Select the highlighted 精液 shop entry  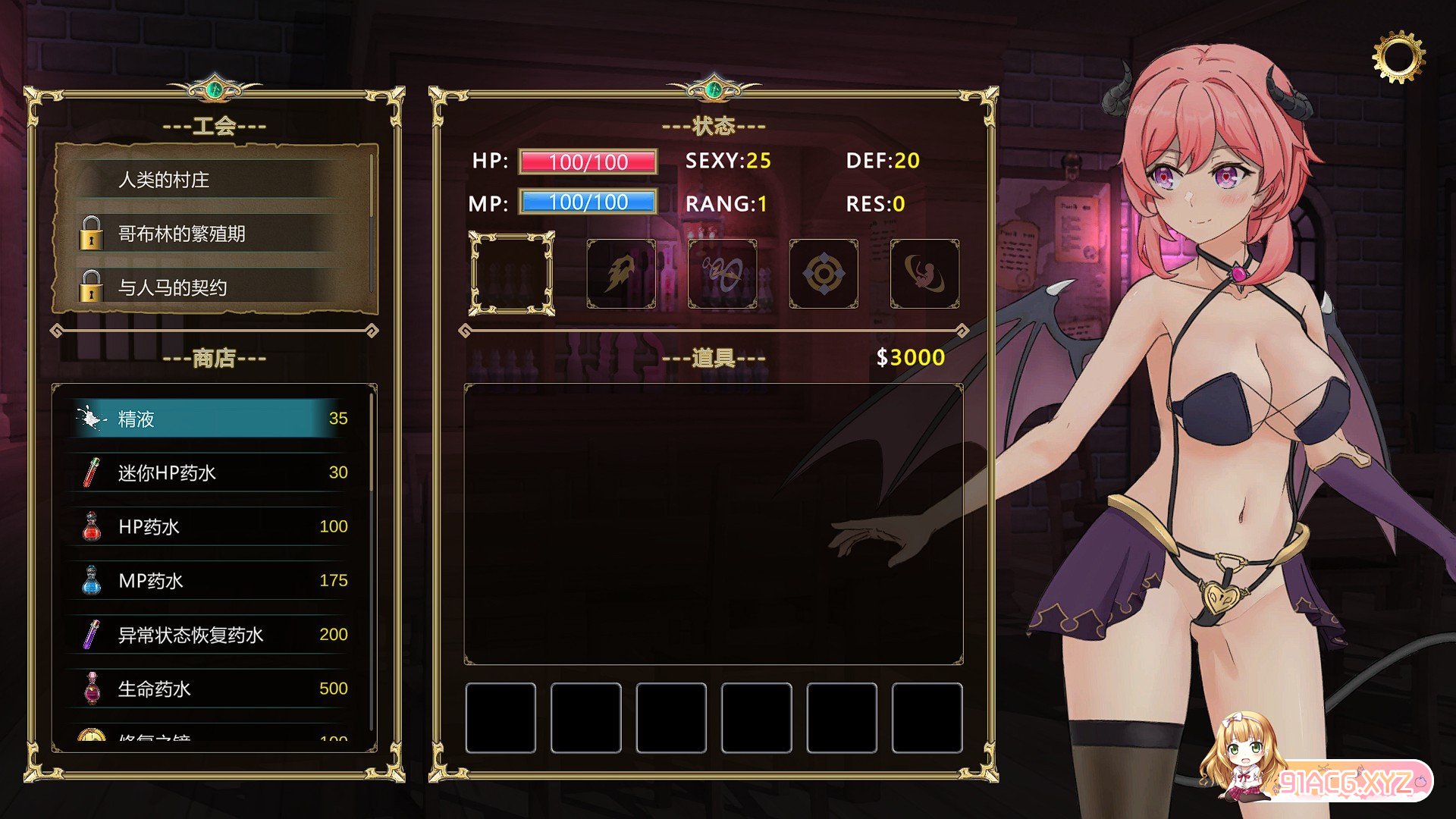[x=212, y=418]
